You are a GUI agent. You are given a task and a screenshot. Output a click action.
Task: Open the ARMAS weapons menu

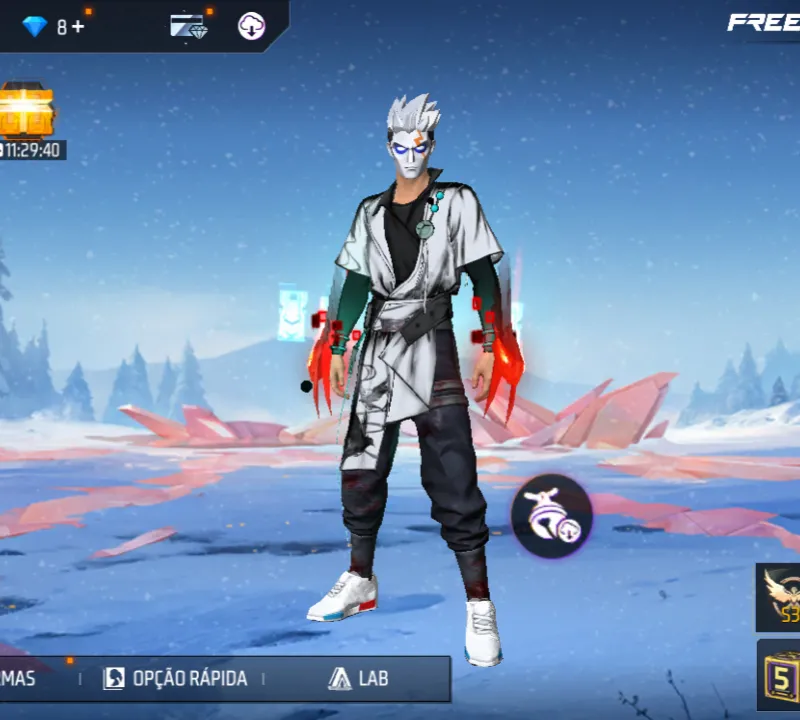click(18, 679)
